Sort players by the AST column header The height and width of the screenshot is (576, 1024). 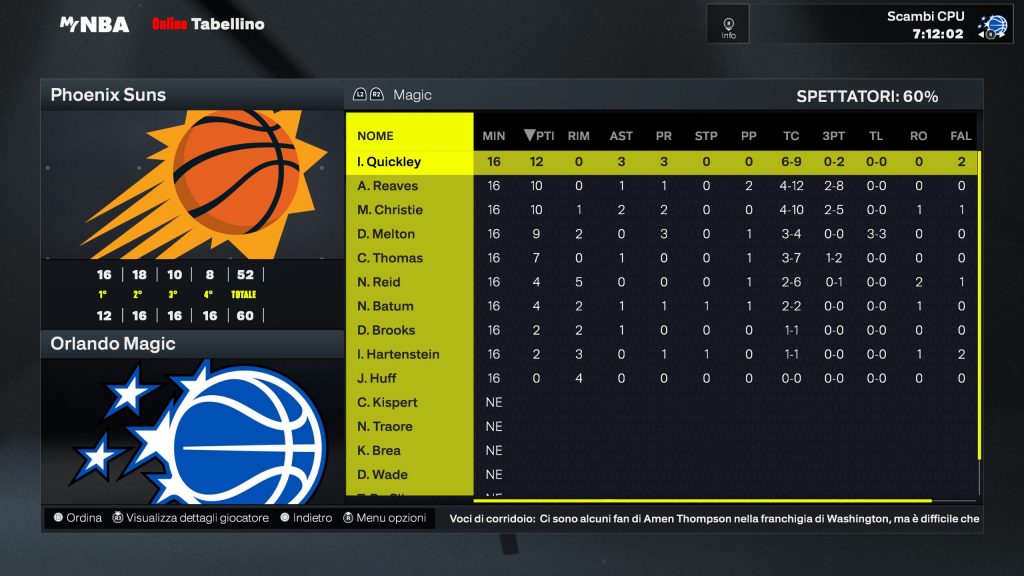621,136
